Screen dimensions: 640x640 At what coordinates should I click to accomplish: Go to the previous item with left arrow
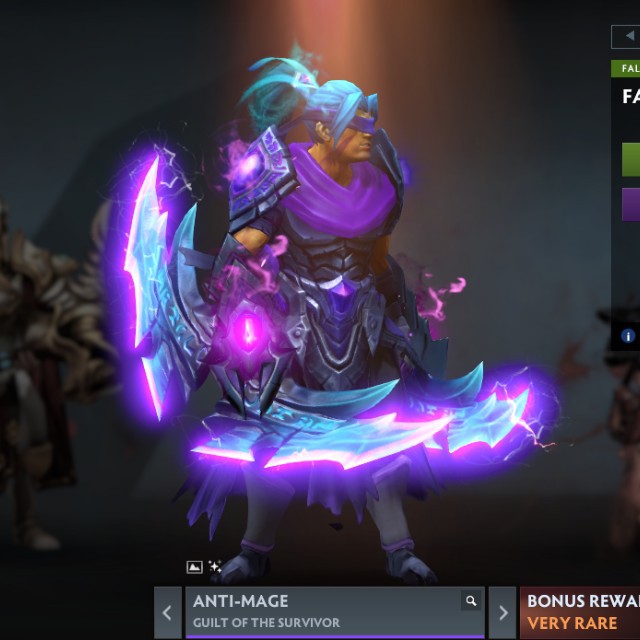pos(168,612)
